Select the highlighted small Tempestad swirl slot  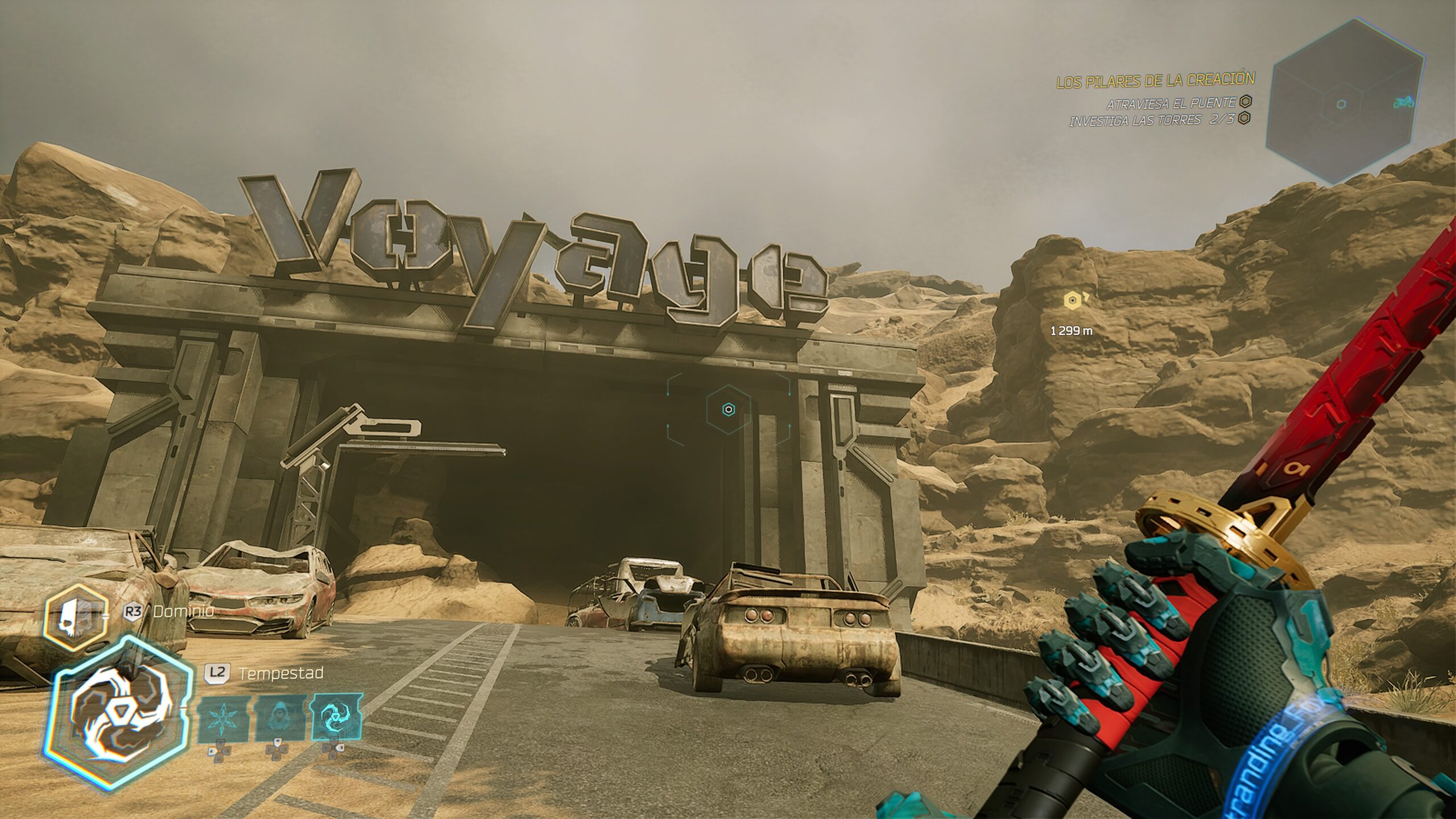pos(336,719)
